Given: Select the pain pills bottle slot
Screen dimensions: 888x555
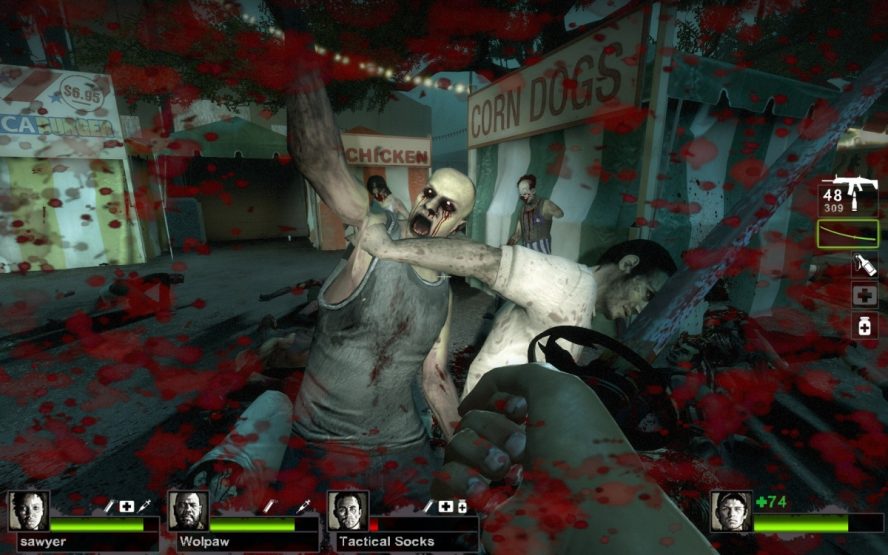Looking at the screenshot, I should [x=864, y=325].
